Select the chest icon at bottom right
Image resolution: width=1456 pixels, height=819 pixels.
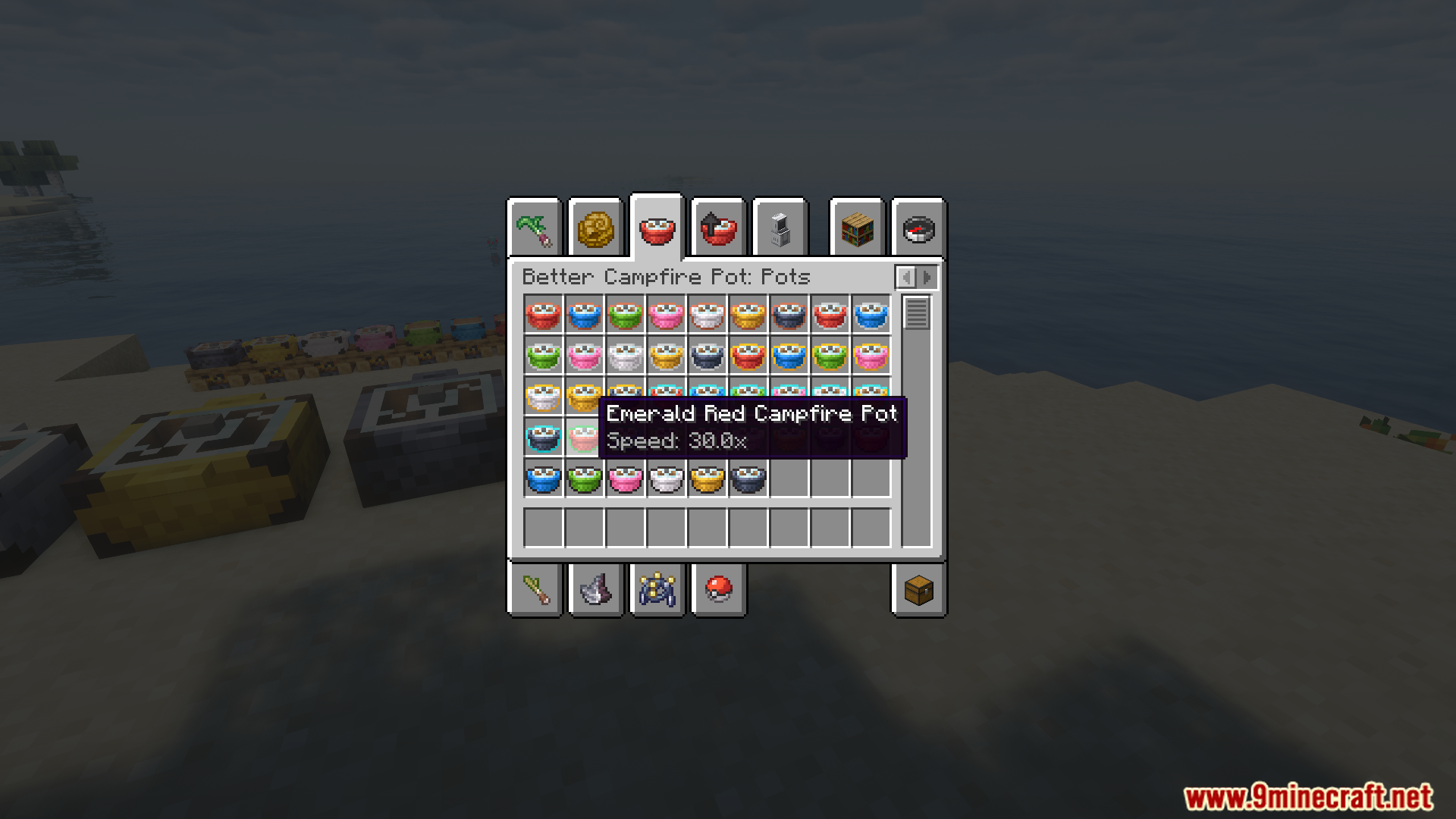click(x=918, y=591)
